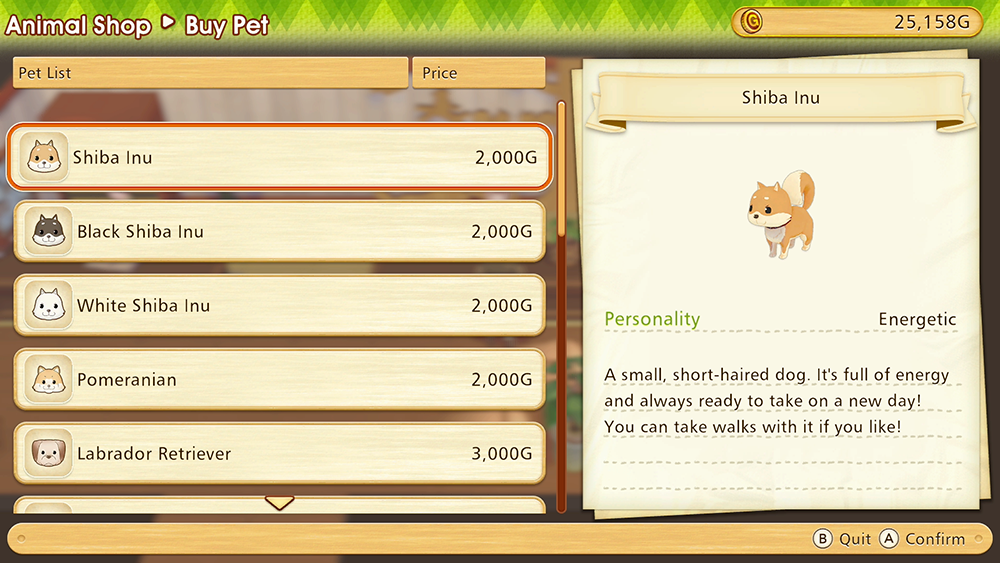Screen dimensions: 1000x563
Task: Pick the White Shiba Inu entry
Action: coord(280,306)
